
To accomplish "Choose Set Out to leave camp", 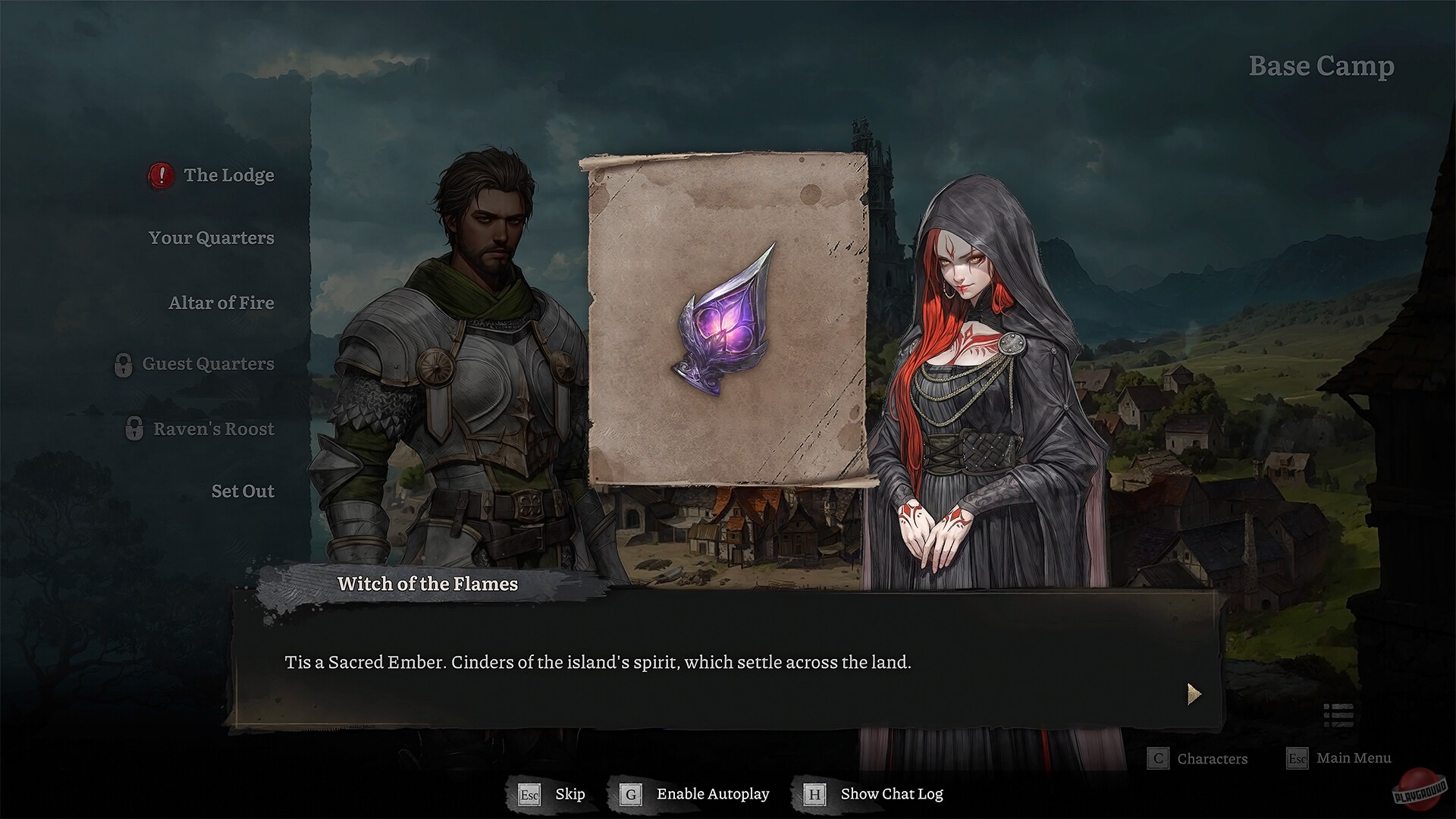I will (243, 491).
